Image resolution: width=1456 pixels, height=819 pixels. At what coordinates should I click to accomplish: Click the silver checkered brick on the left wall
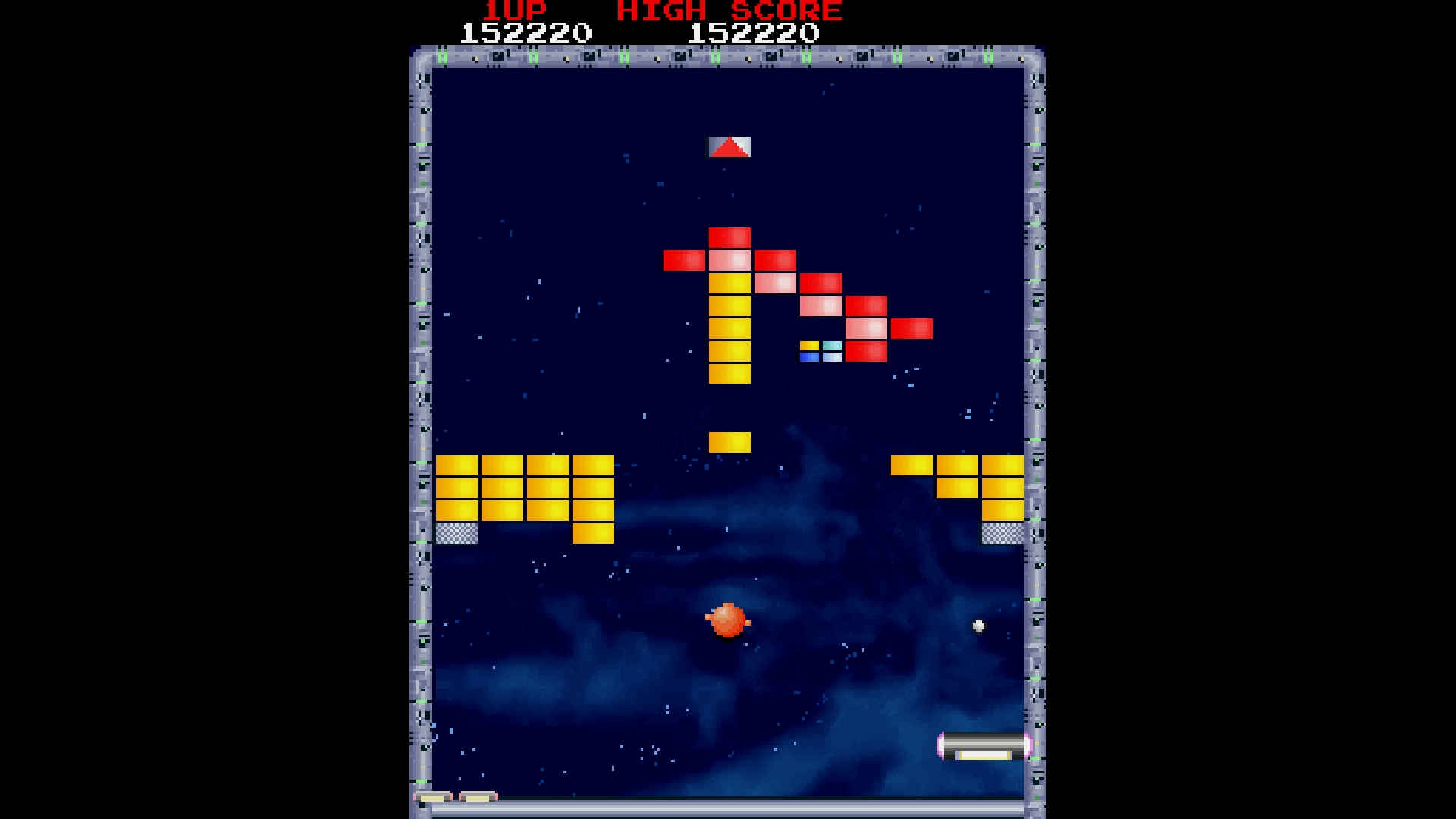click(x=455, y=534)
